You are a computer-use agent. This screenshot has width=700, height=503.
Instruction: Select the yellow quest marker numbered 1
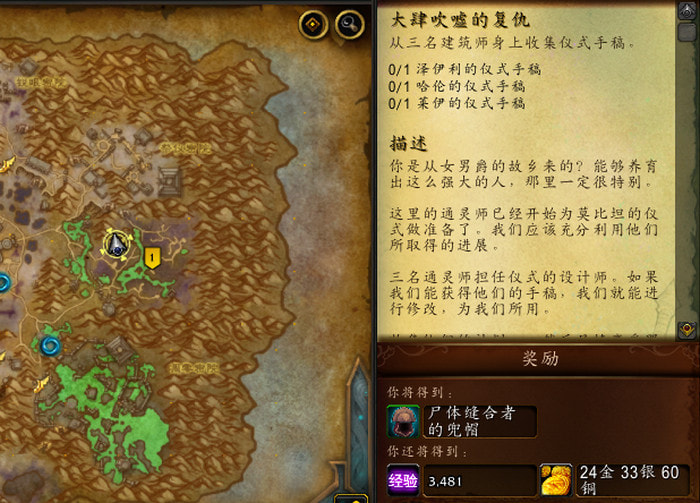tap(152, 258)
